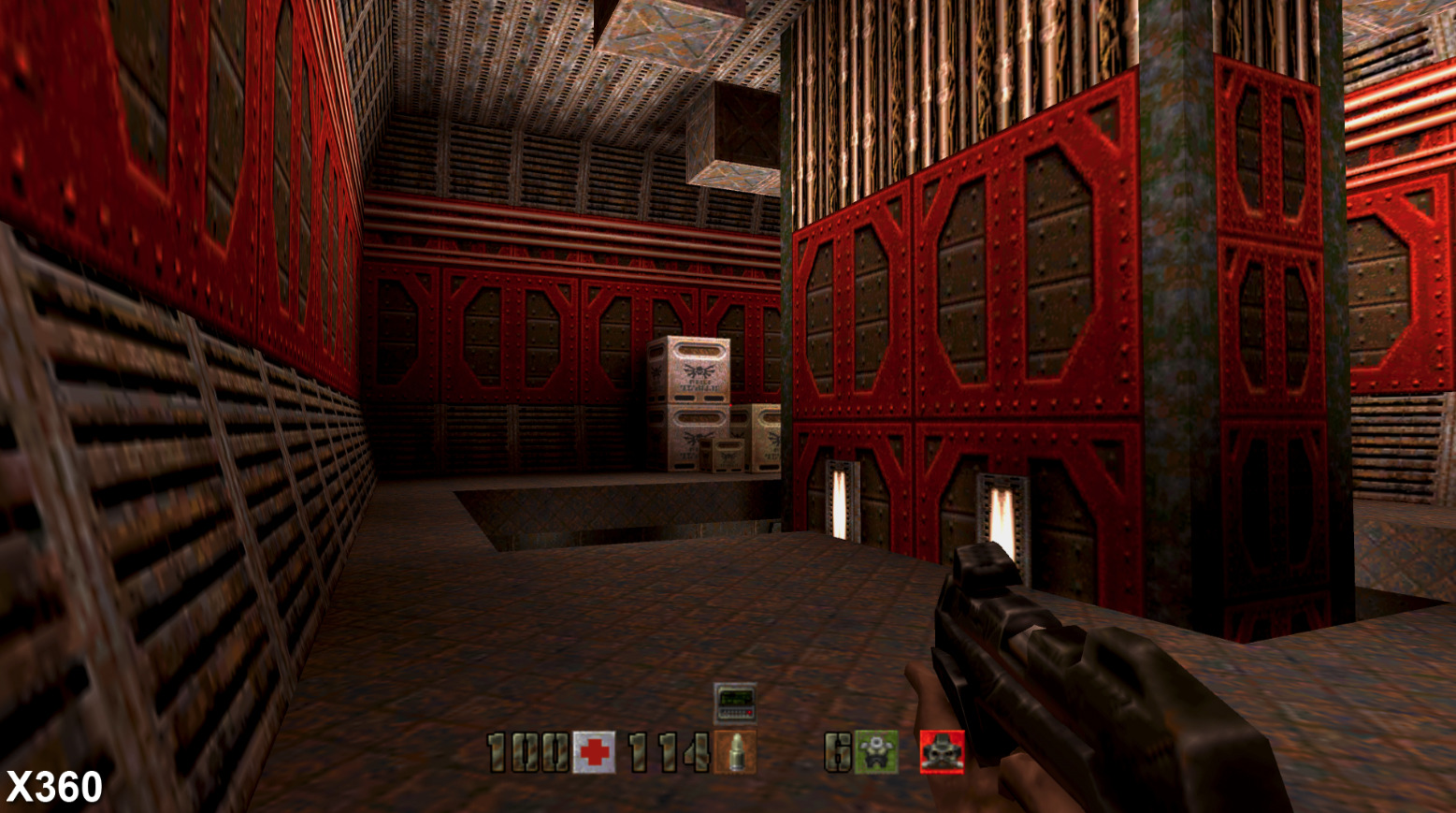The image size is (1456, 813).
Task: Select the bullet ammo icon
Action: (x=735, y=752)
